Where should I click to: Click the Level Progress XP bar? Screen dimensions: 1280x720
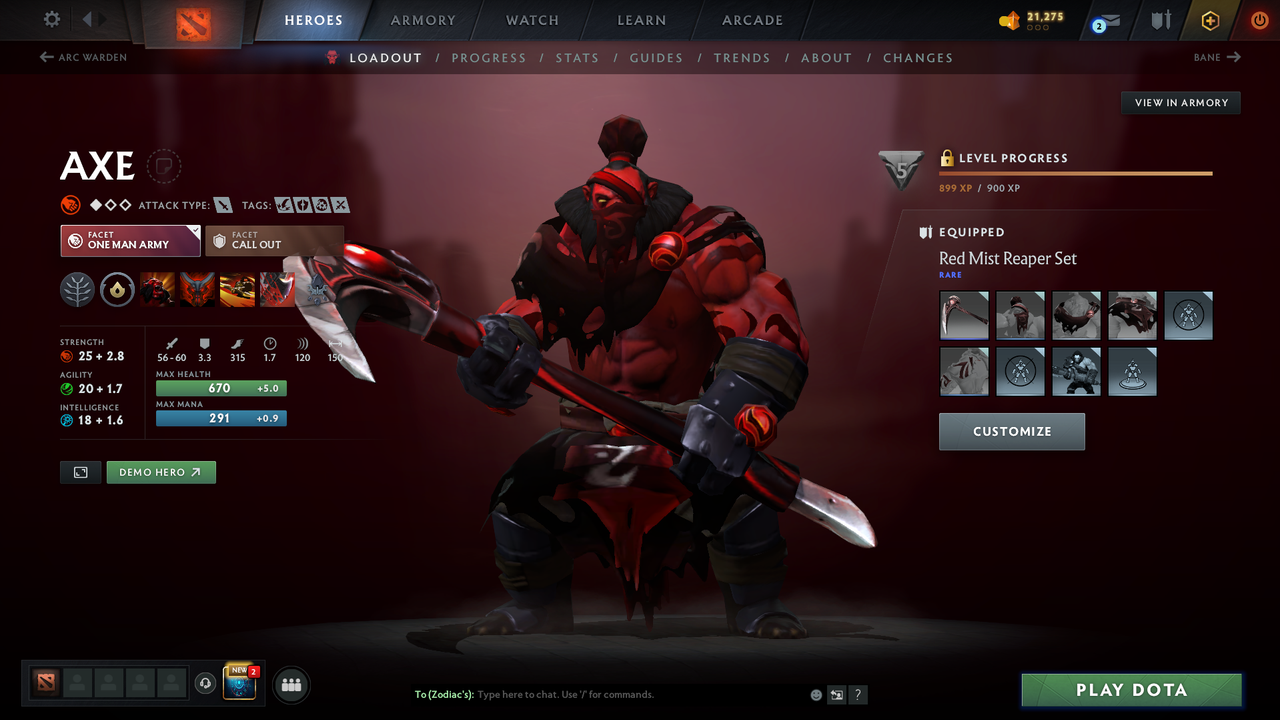(x=1075, y=172)
